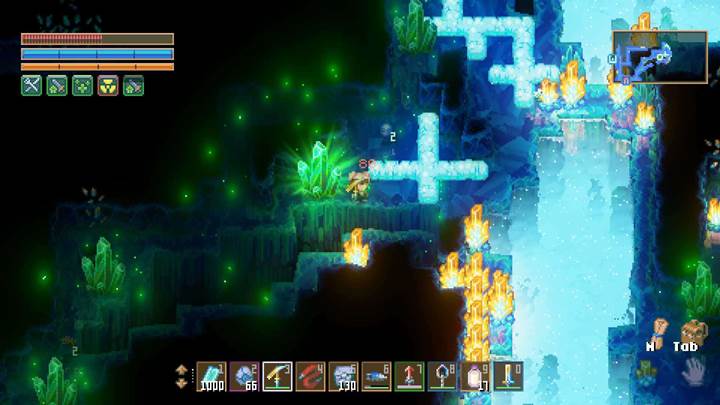Choose the golden pickaxe hotbar slot
This screenshot has width=720, height=405.
278,375
